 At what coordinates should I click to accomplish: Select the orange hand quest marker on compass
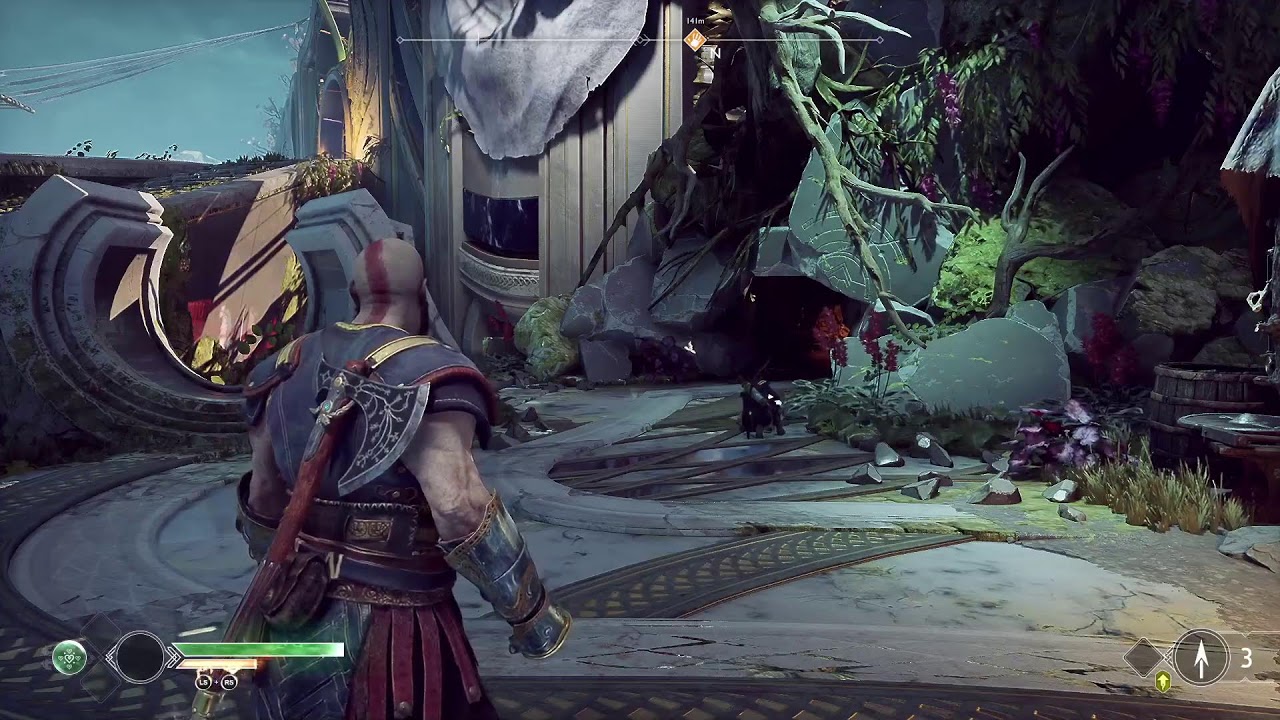point(694,40)
